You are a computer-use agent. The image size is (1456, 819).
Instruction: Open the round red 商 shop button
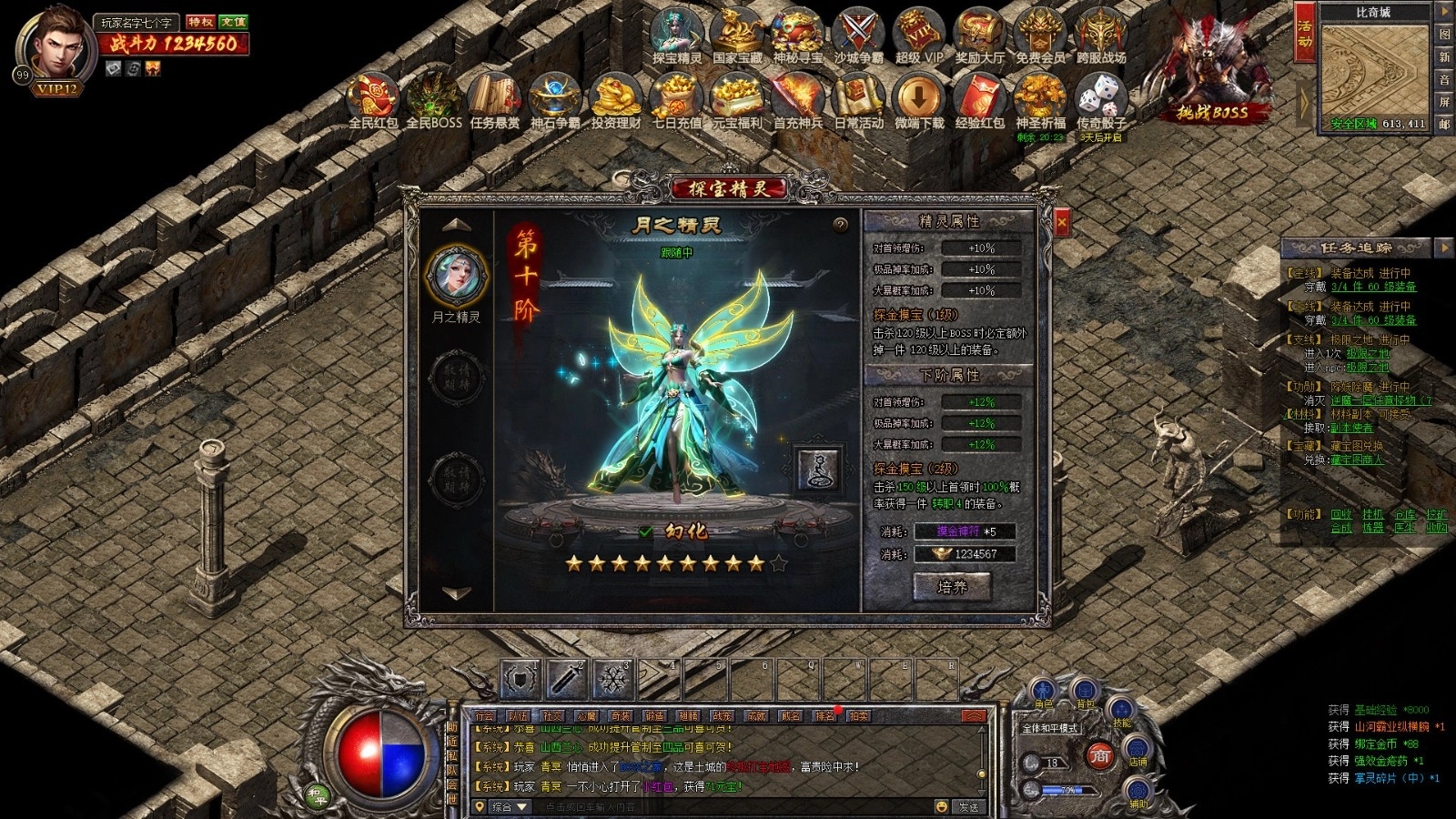1101,755
